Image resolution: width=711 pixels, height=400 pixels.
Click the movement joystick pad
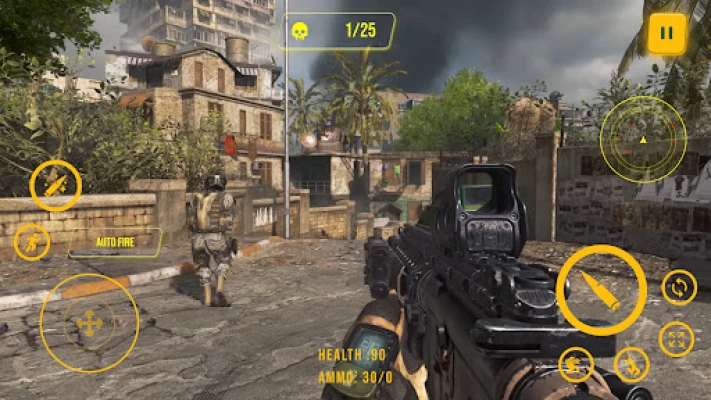[89, 323]
